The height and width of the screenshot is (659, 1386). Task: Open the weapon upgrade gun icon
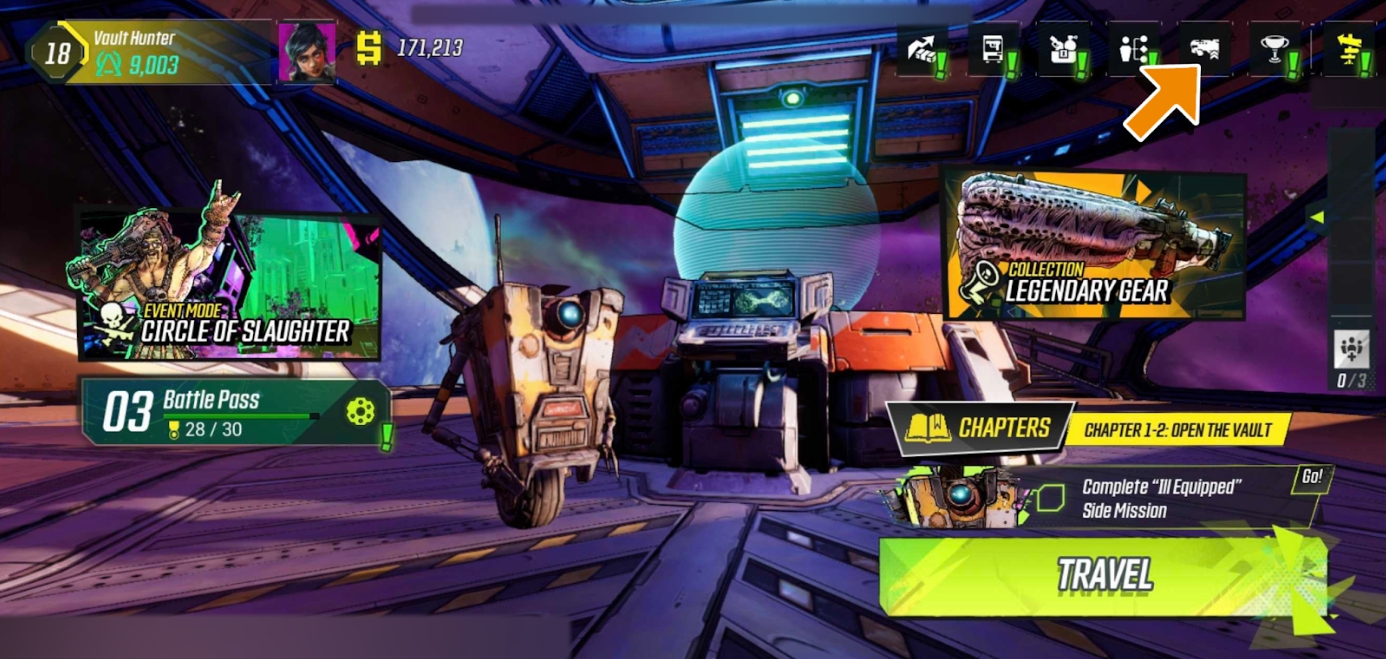coord(1204,48)
